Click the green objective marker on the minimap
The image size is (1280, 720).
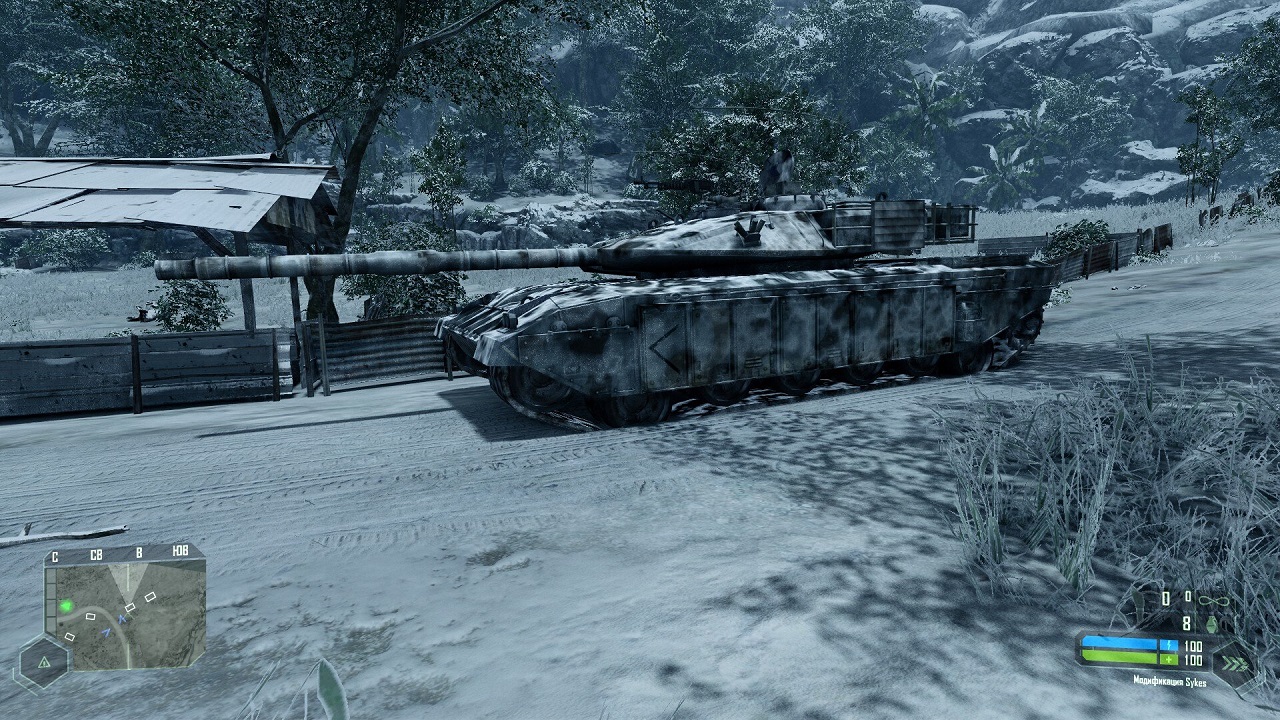point(67,605)
